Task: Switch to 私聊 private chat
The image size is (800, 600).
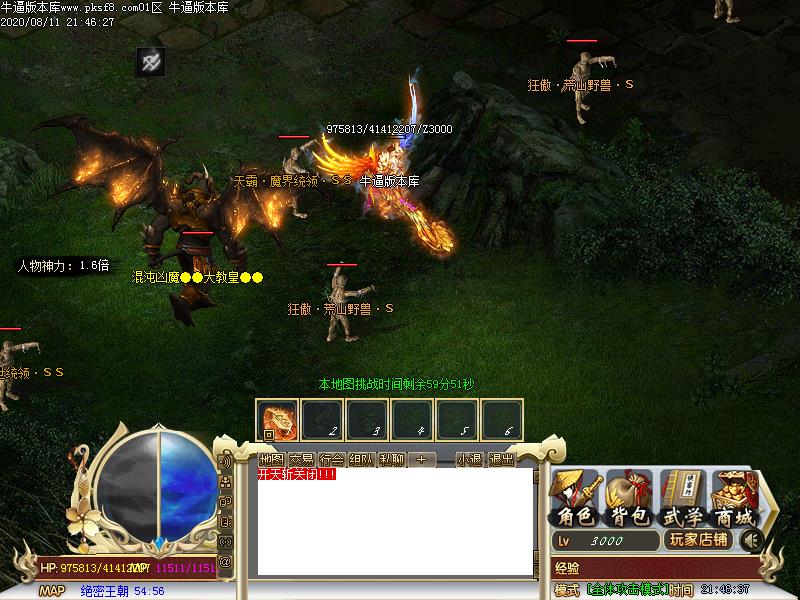Action: [391, 460]
